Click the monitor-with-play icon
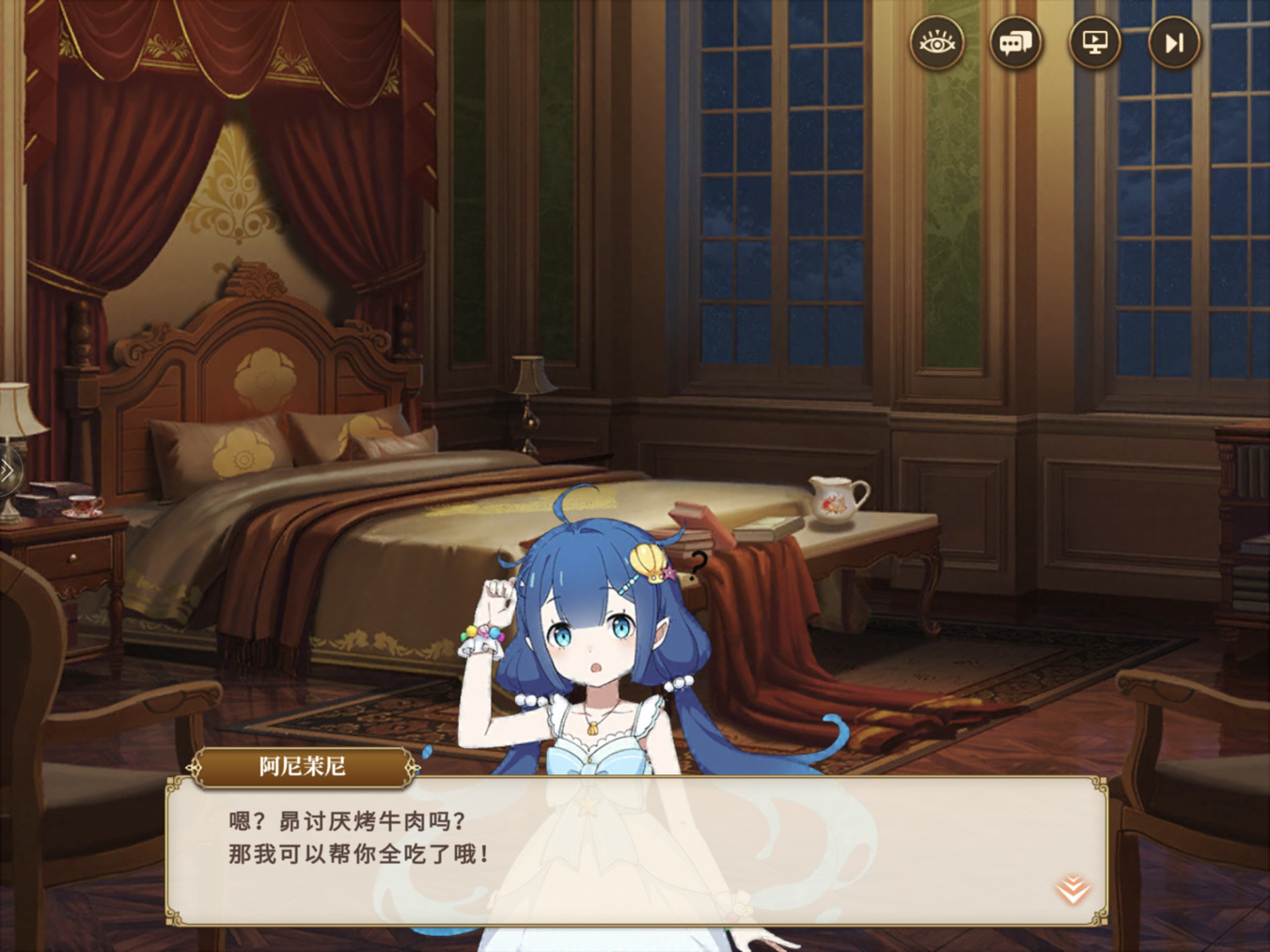This screenshot has height=952, width=1270. coord(1093,41)
